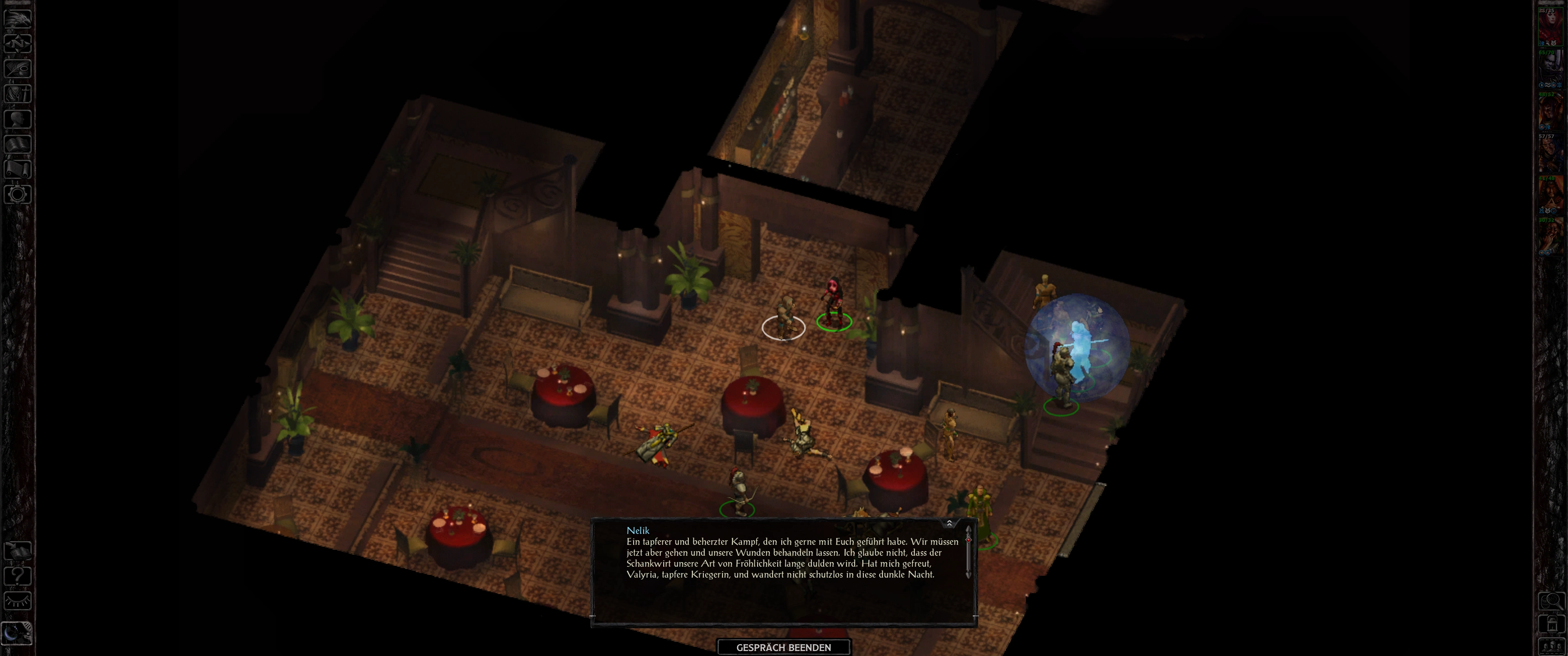Open the priest scroll icon
This screenshot has height=656, width=1568.
tap(18, 169)
